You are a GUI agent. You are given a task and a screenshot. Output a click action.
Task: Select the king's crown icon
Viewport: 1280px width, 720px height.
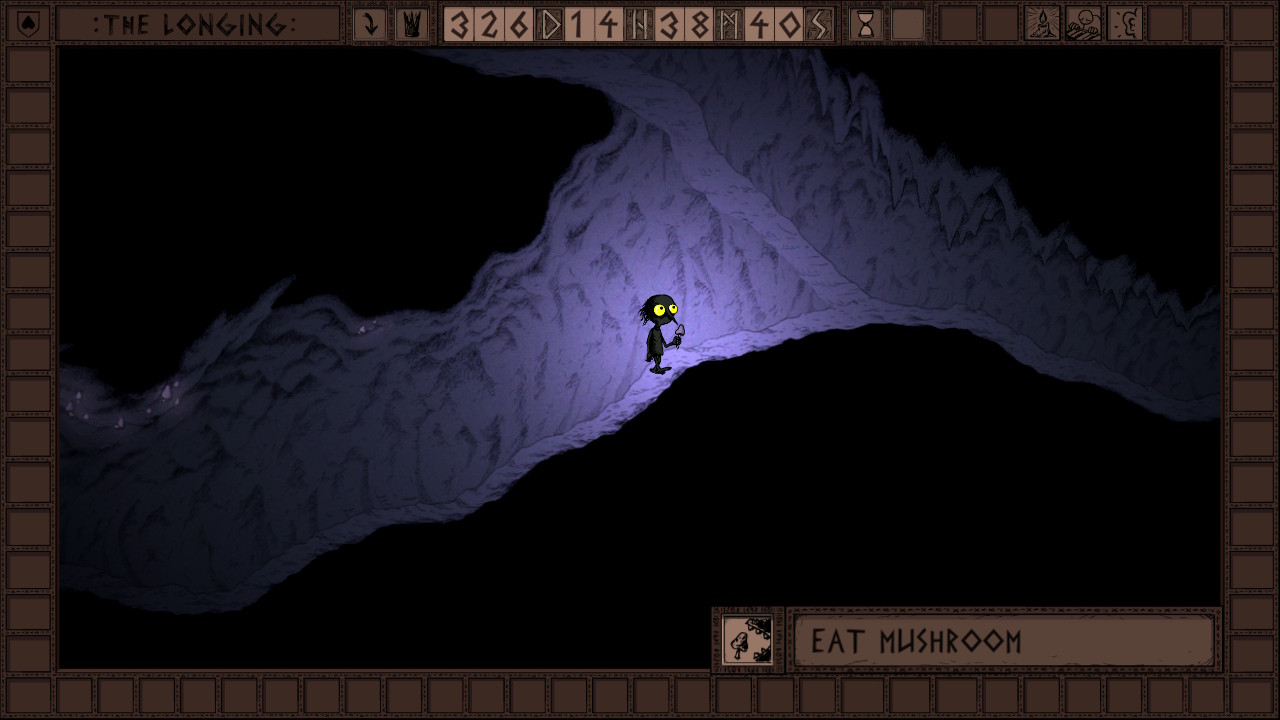411,24
